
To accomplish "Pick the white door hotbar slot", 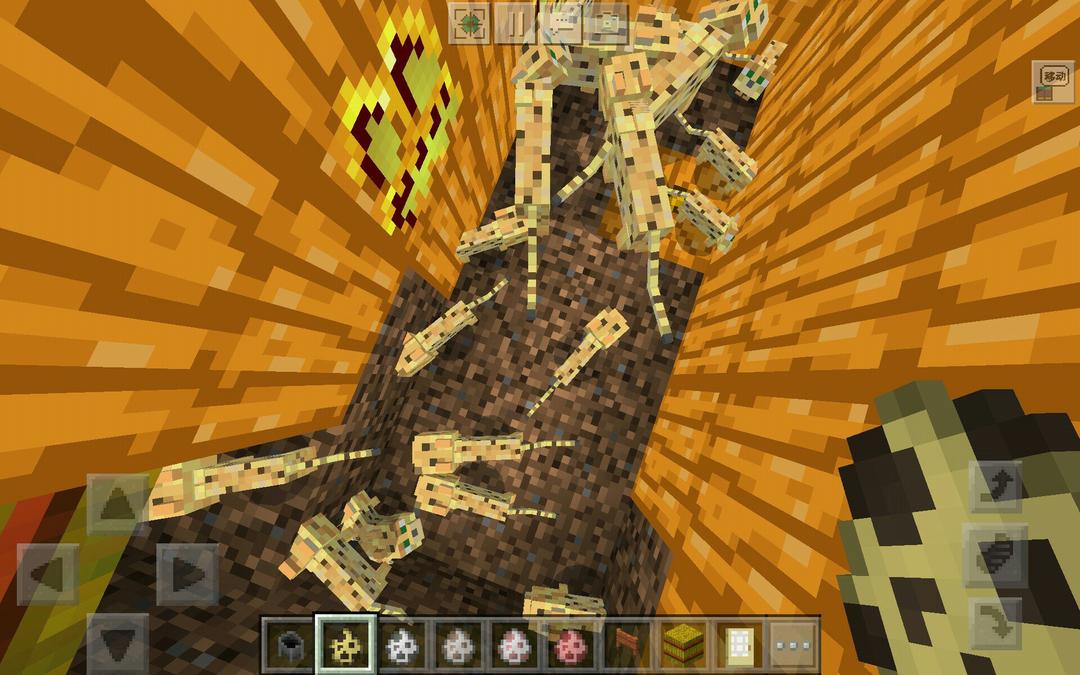I will pos(739,645).
